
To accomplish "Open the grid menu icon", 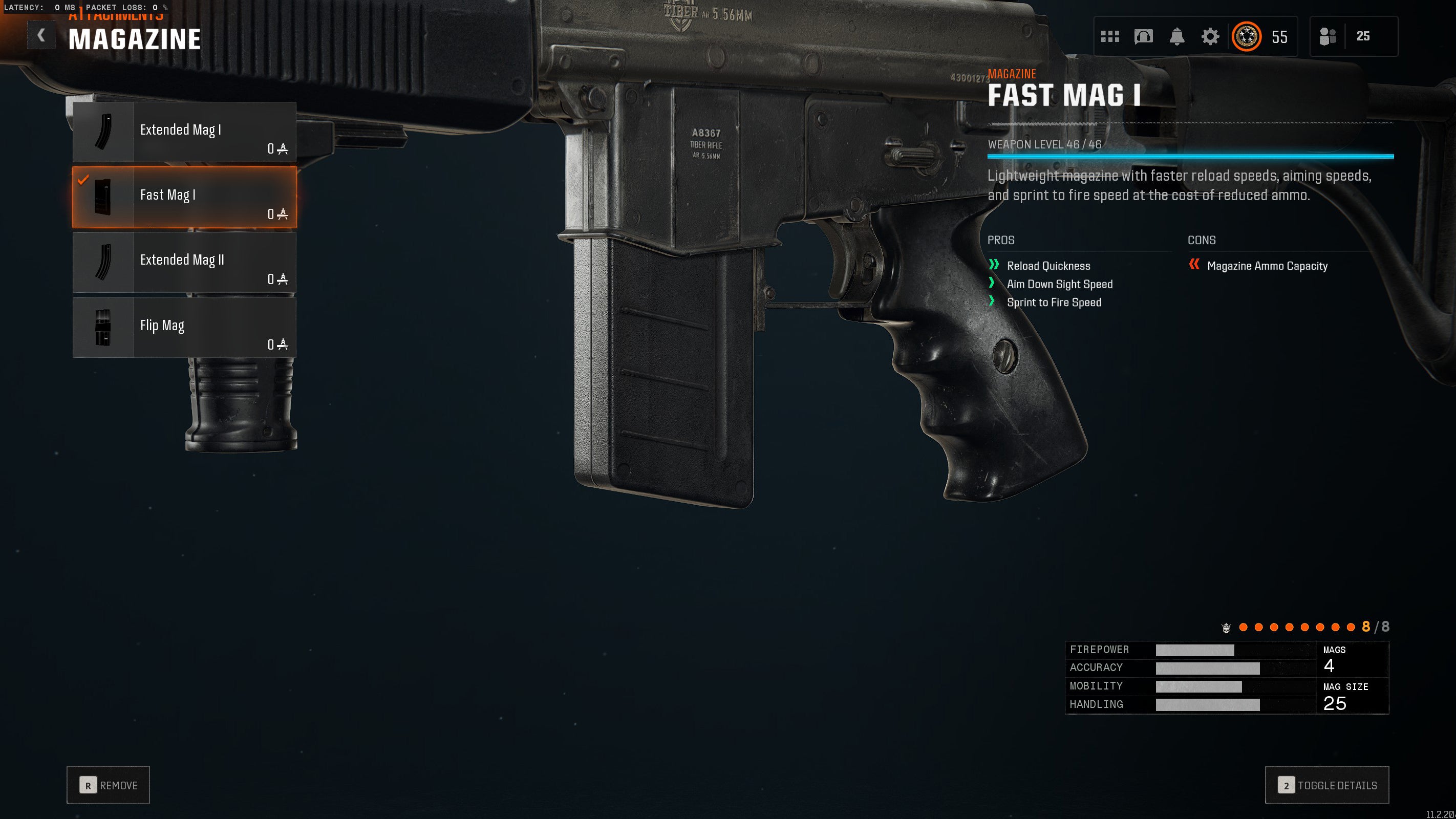I will (1109, 37).
